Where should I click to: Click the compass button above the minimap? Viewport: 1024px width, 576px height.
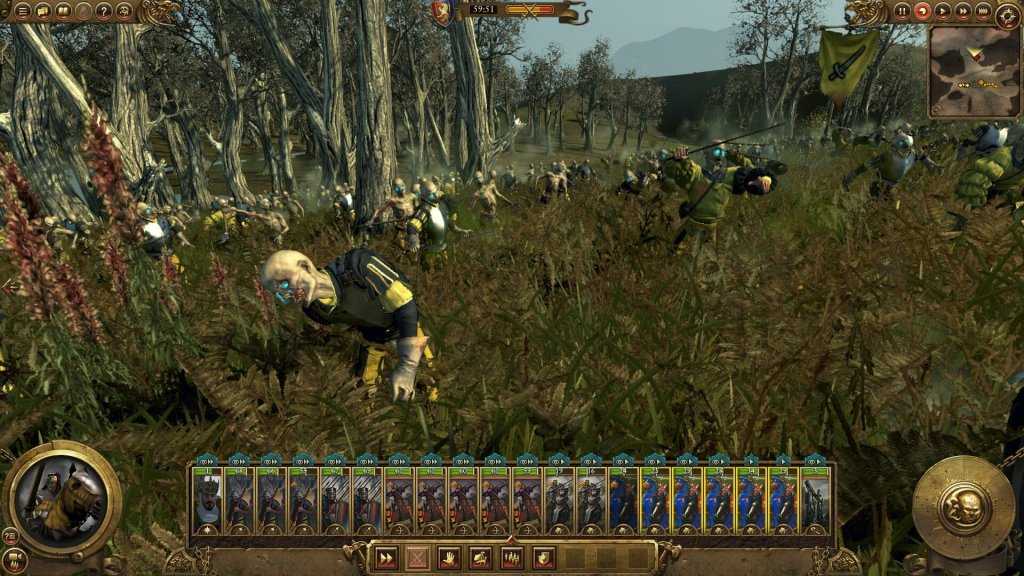[1008, 14]
